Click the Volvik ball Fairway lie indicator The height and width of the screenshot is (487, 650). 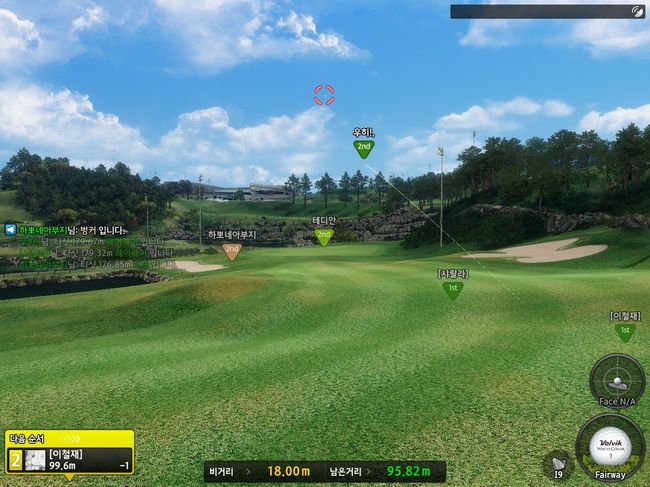click(610, 449)
